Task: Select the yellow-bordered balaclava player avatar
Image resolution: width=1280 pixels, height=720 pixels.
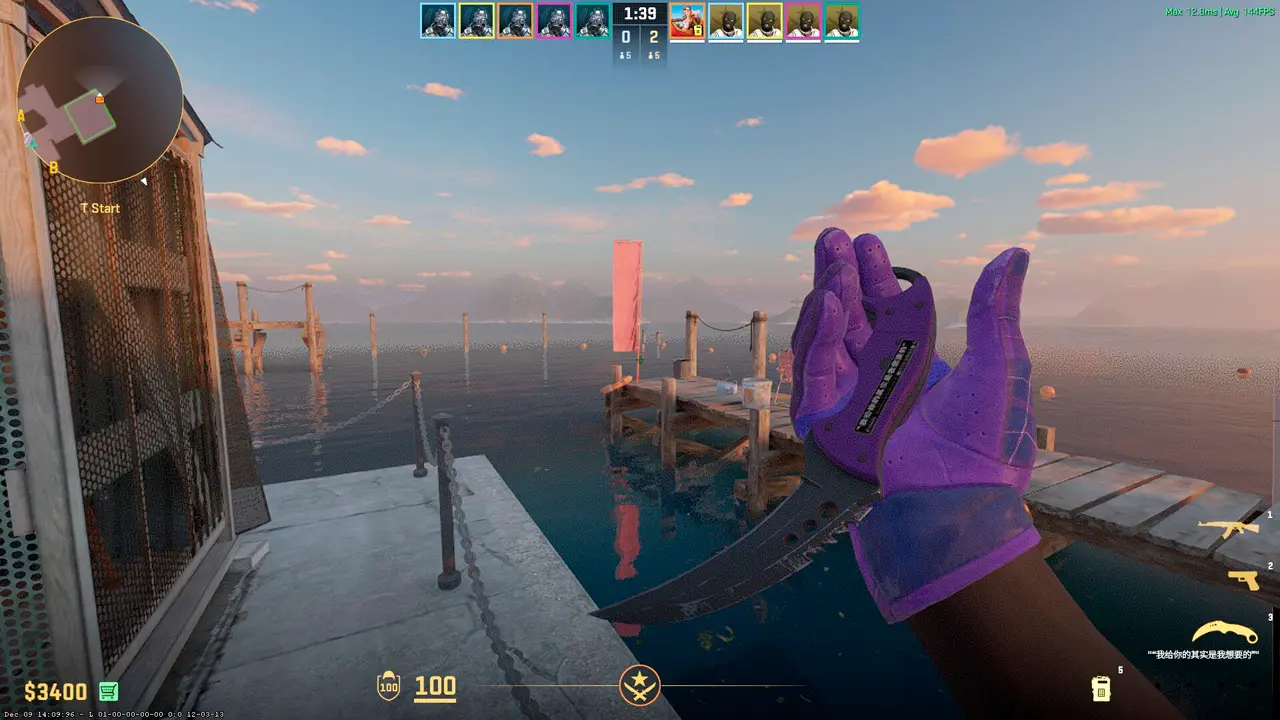Action: pyautogui.click(x=765, y=21)
